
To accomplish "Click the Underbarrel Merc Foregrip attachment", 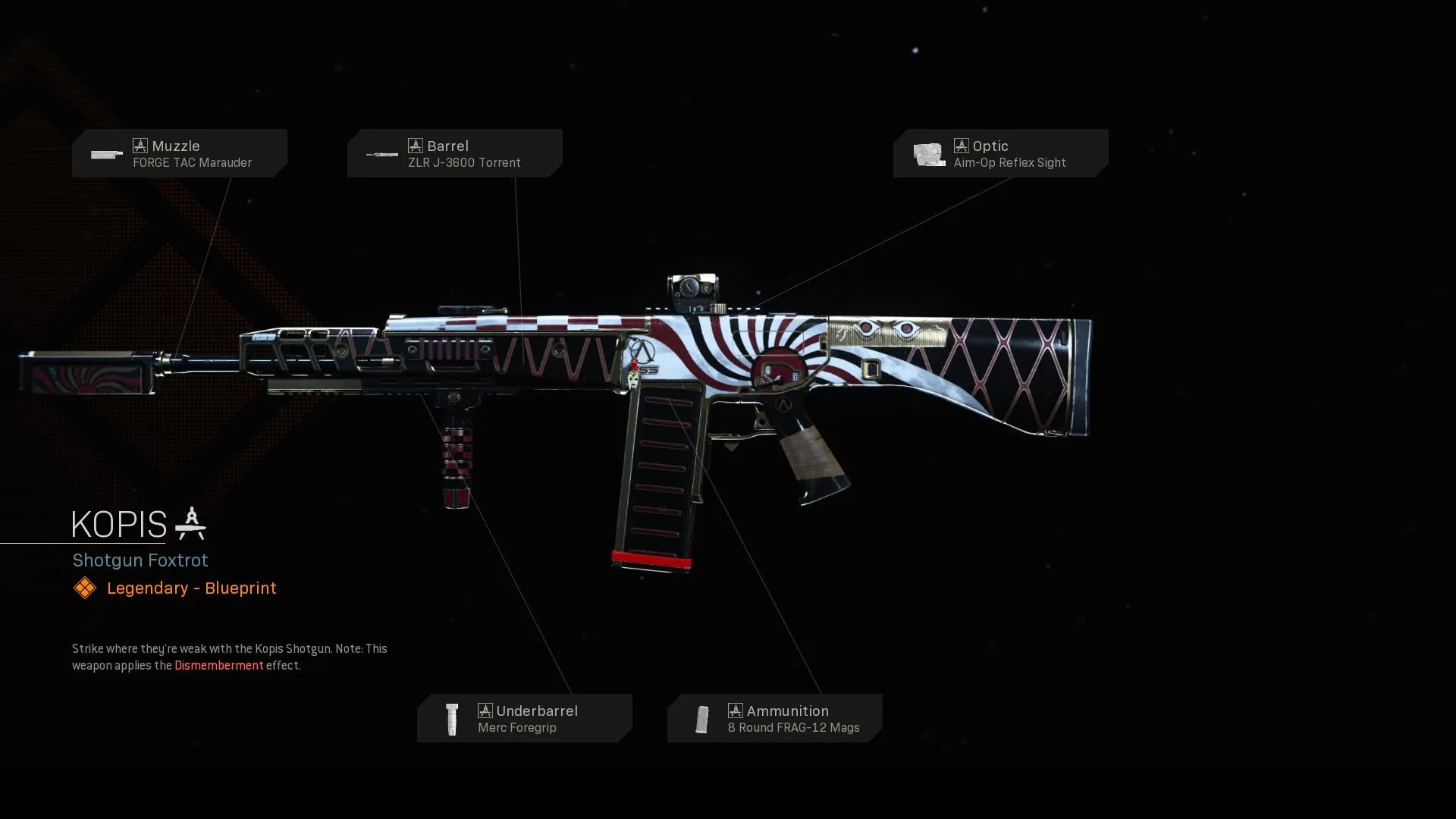I will coord(524,718).
